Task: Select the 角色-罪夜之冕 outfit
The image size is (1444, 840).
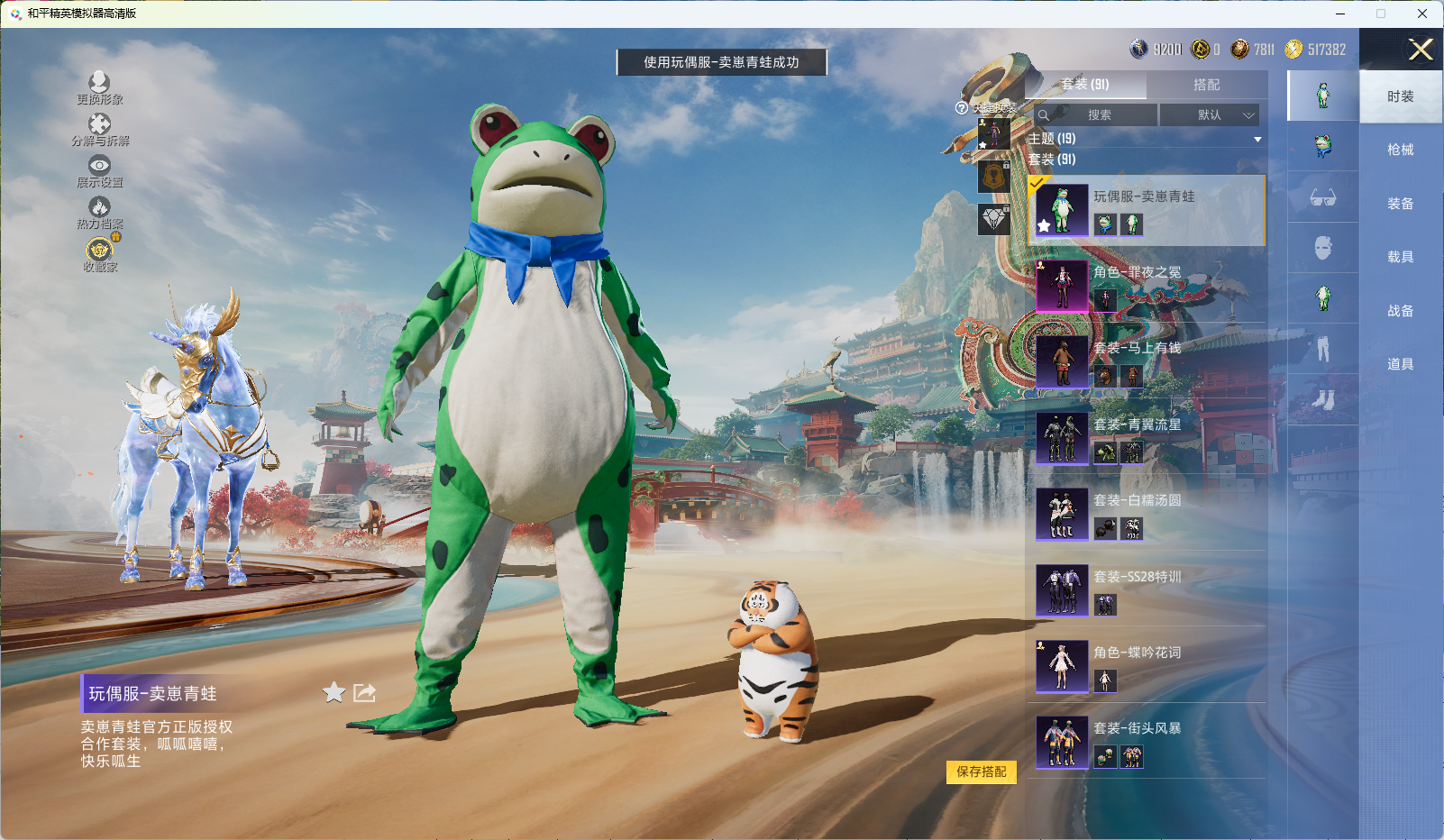Action: coord(1145,286)
